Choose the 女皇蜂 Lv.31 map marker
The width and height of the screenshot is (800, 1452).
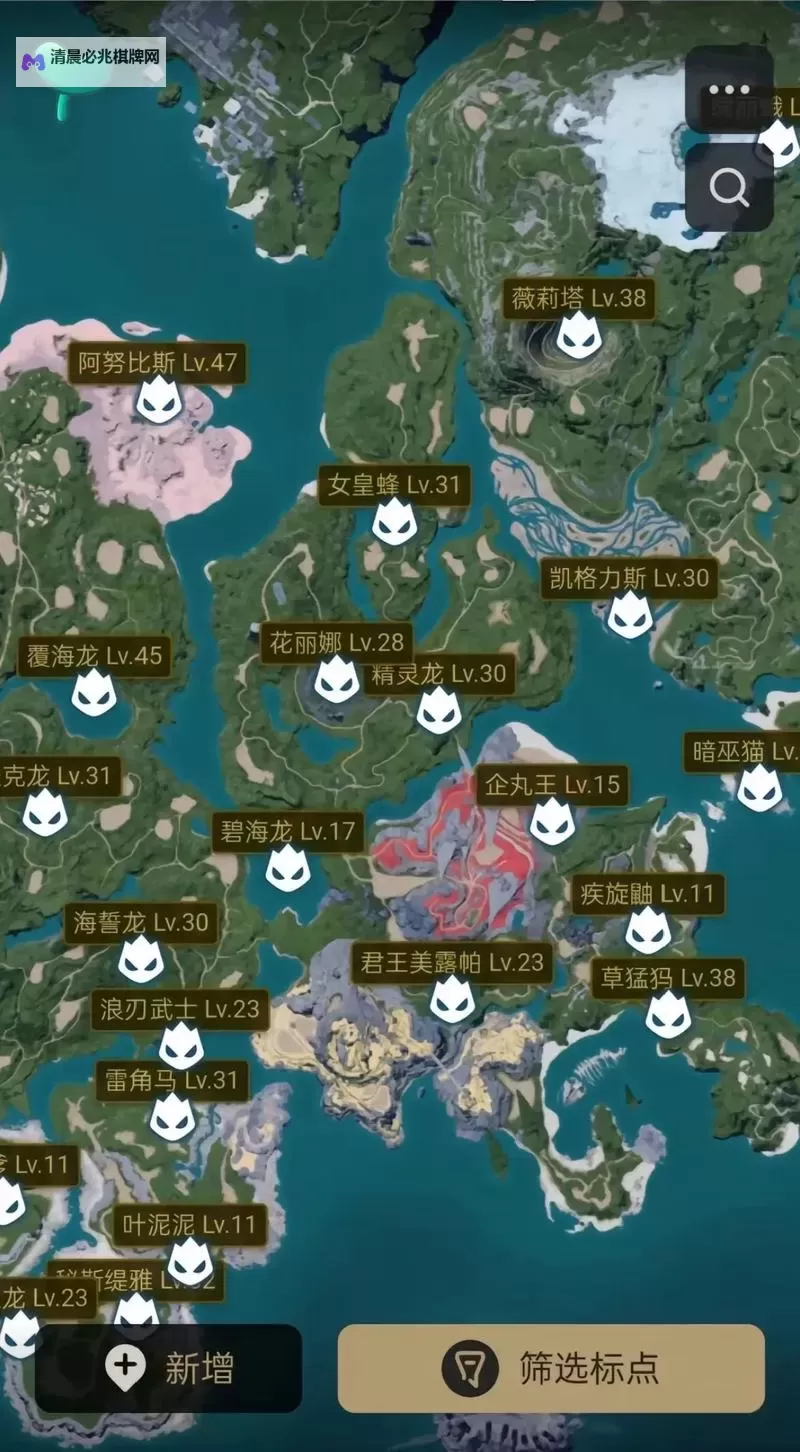click(395, 521)
